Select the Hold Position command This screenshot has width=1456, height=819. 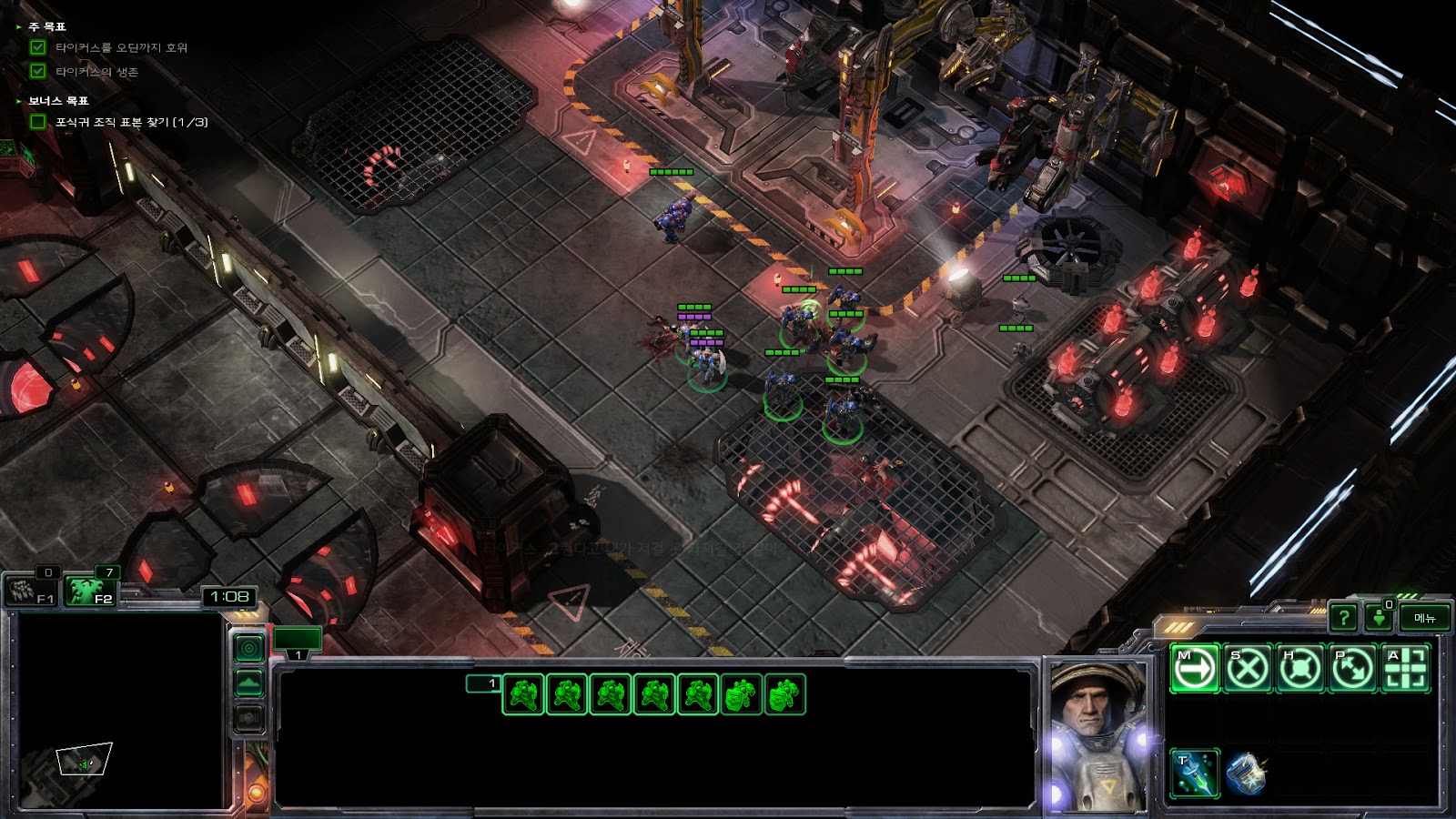click(x=1299, y=669)
